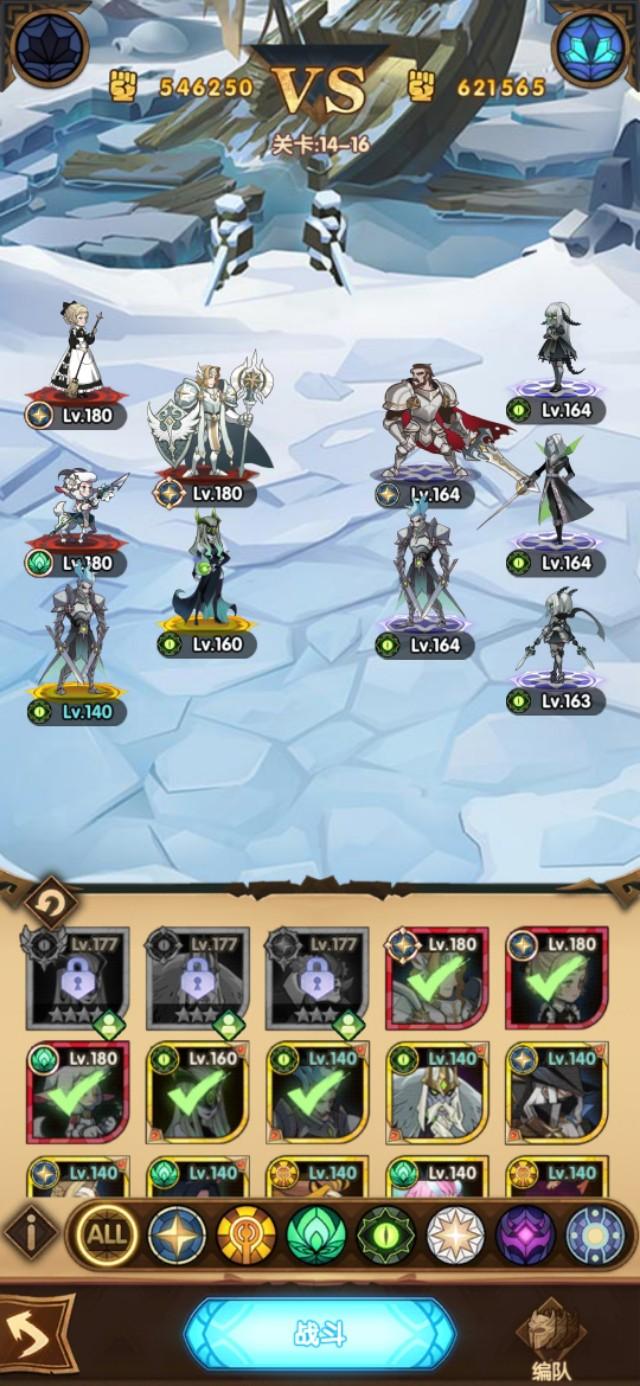Filter heroes by the green leaf Wilder faction
Image resolution: width=640 pixels, height=1386 pixels.
(317, 1235)
